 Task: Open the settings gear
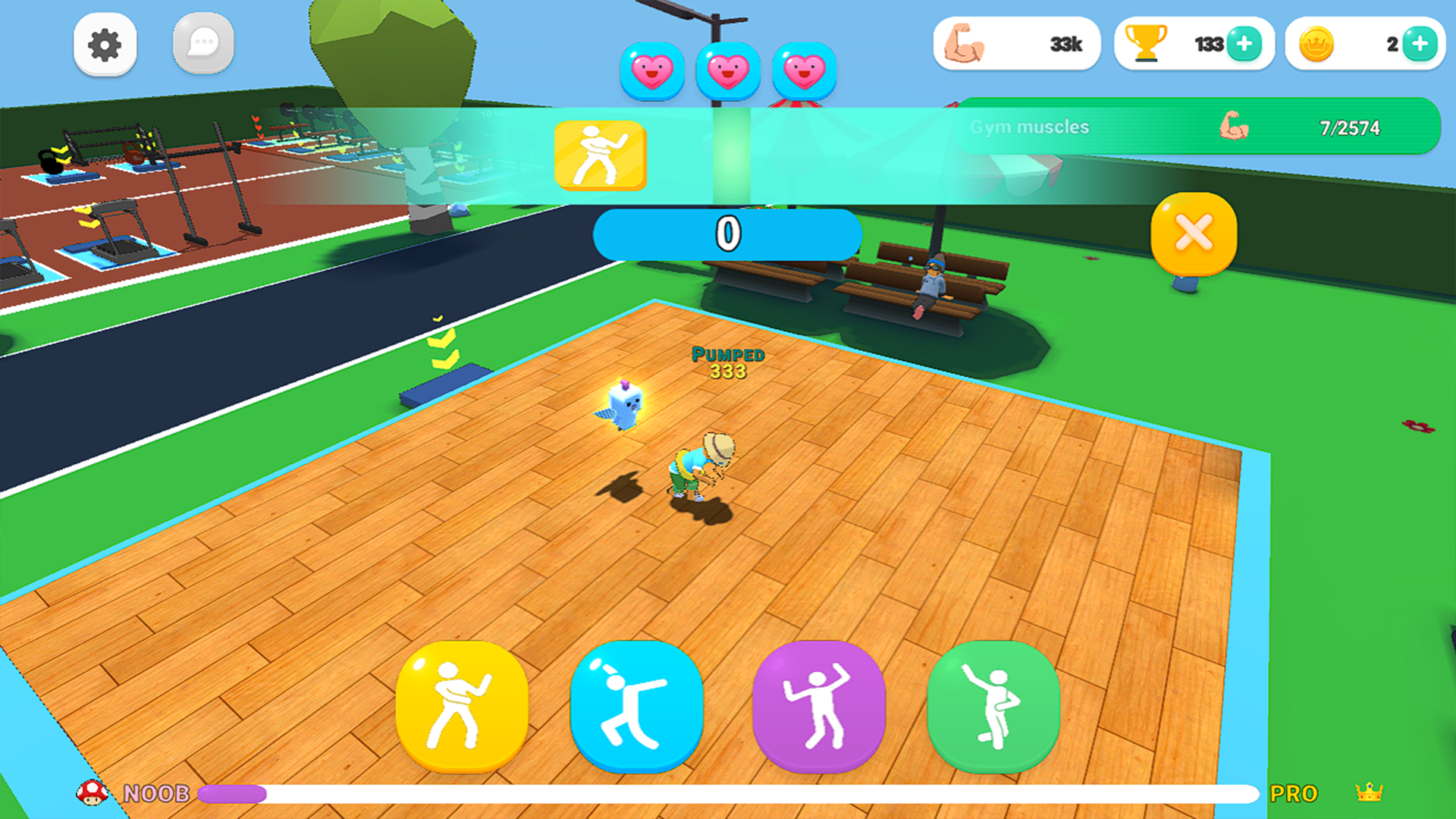click(105, 44)
